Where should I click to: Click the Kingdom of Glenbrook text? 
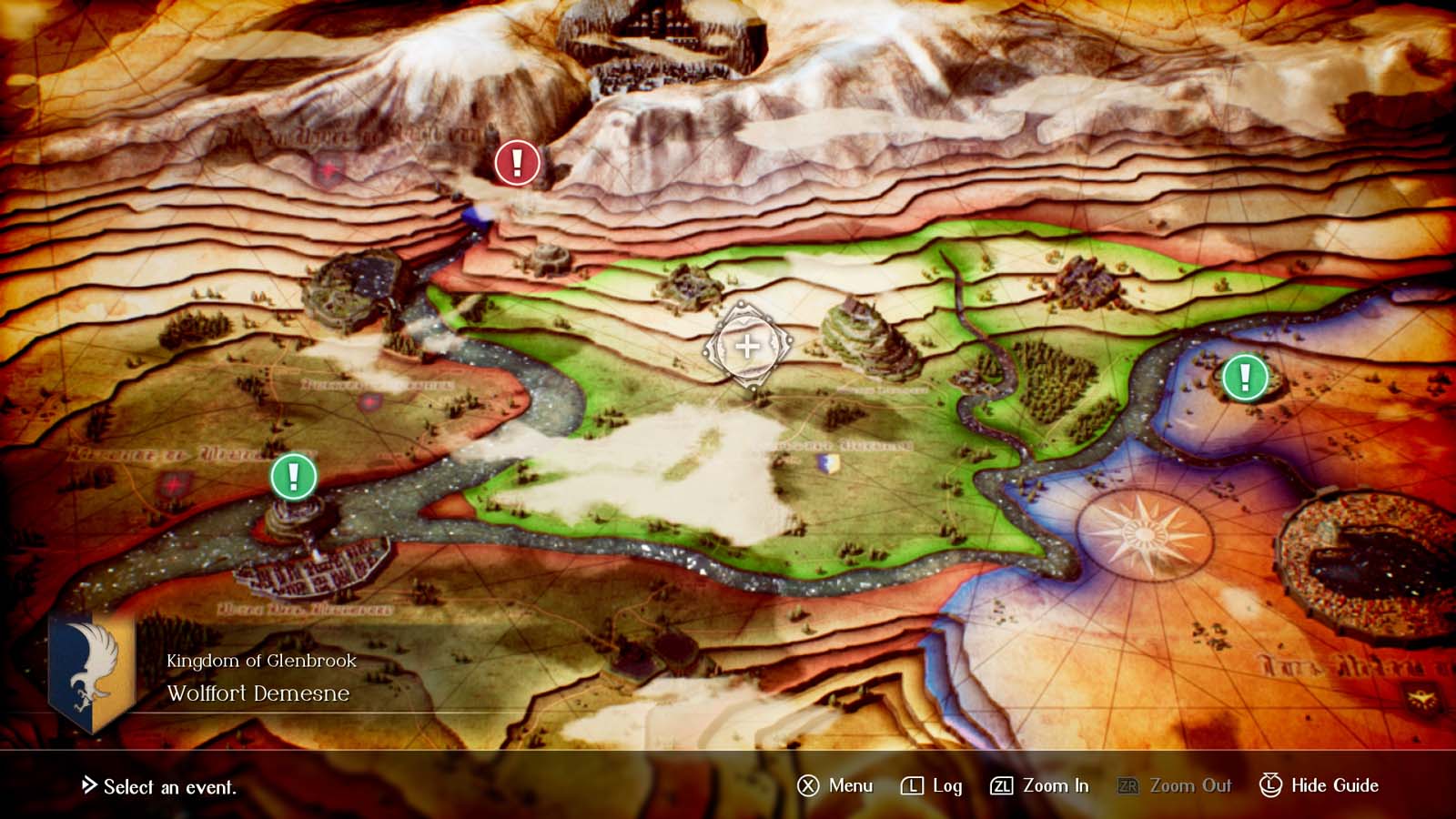coord(261,662)
